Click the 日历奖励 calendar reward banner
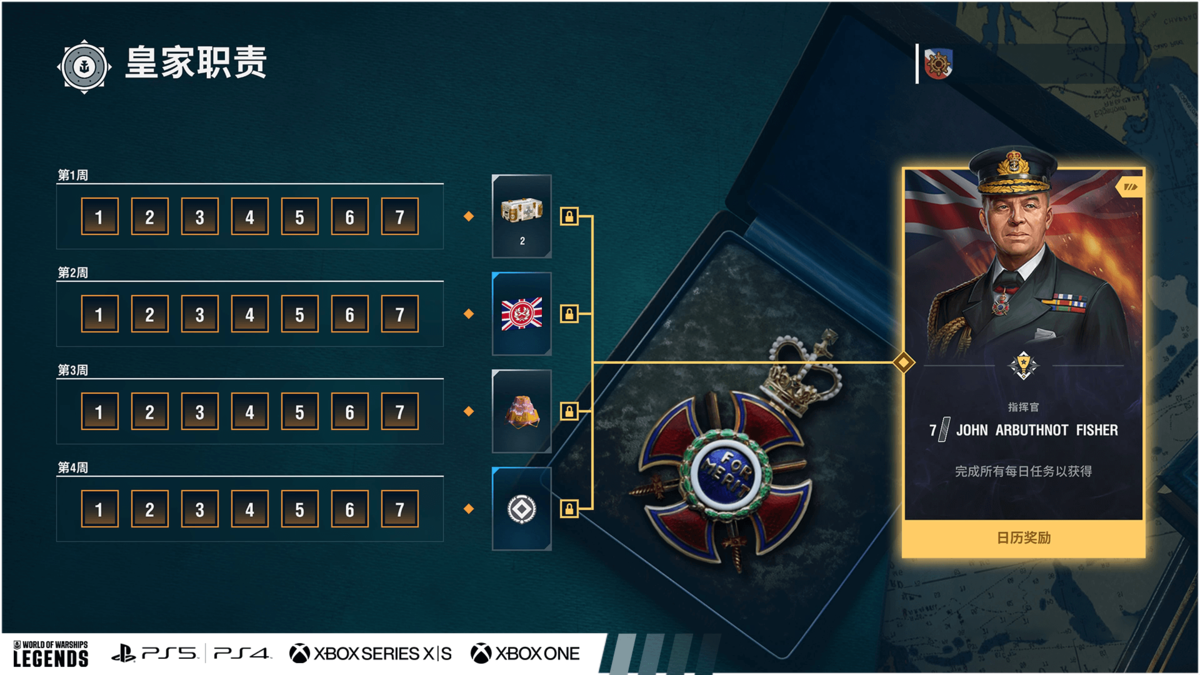The height and width of the screenshot is (675, 1200). pyautogui.click(x=1023, y=538)
